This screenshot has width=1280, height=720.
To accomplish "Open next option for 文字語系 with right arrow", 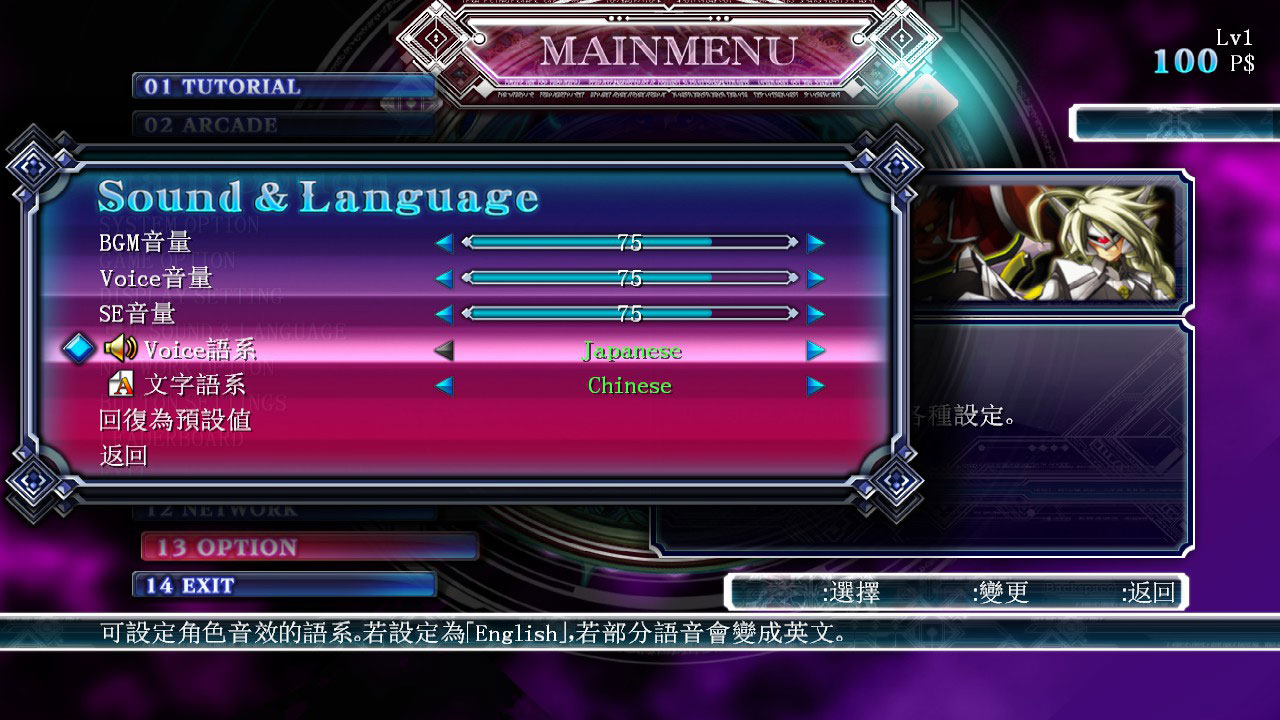I will [x=816, y=385].
